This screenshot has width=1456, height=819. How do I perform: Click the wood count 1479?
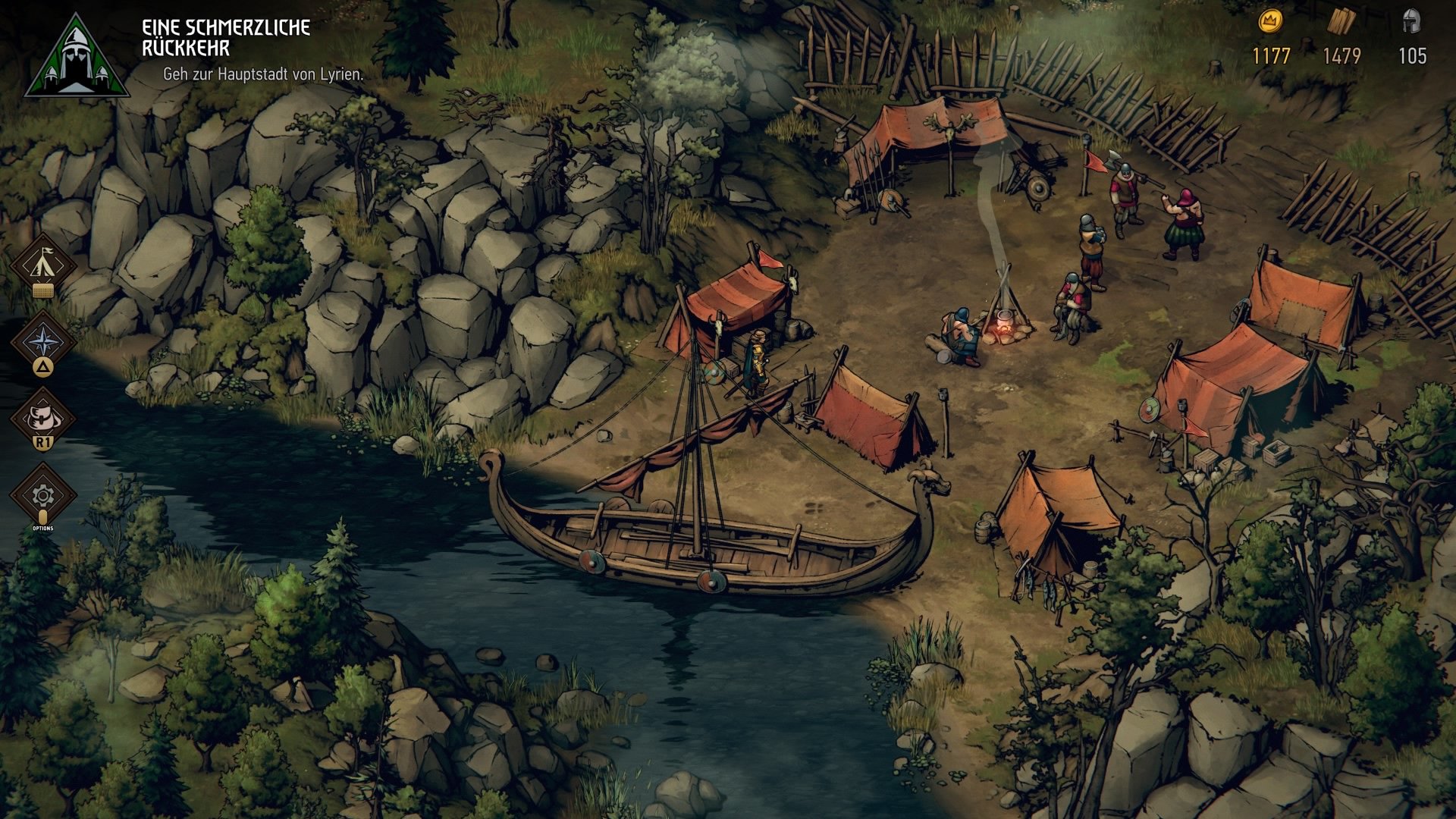pos(1342,55)
